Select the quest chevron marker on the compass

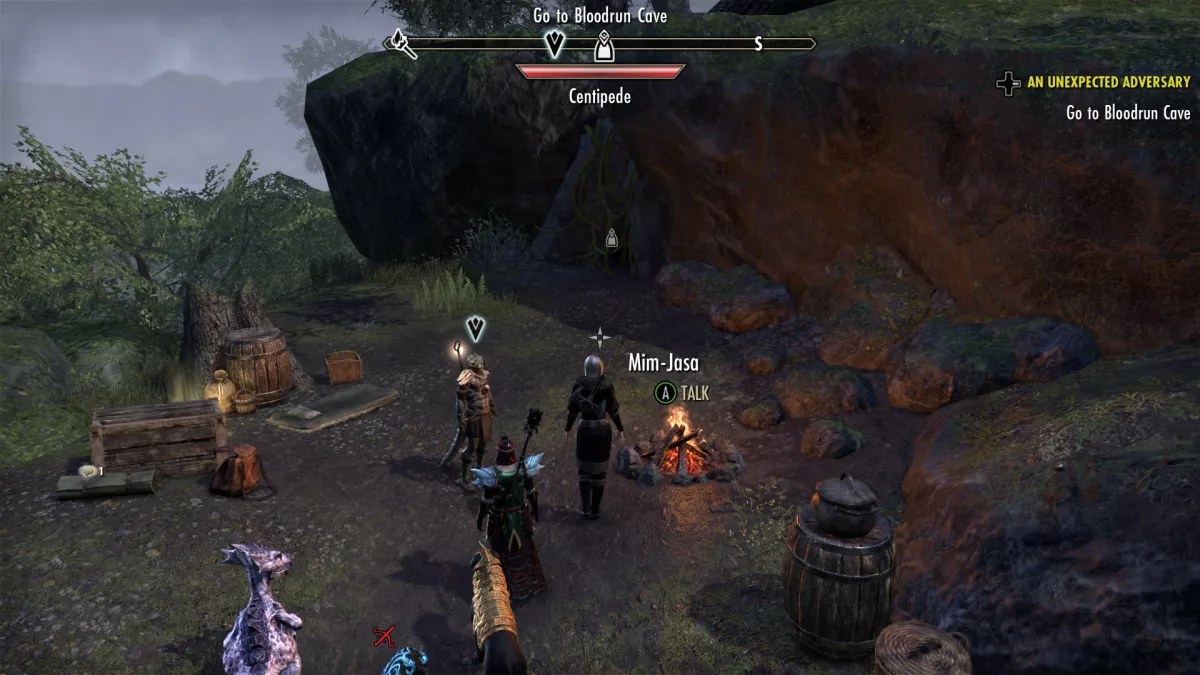[x=554, y=43]
